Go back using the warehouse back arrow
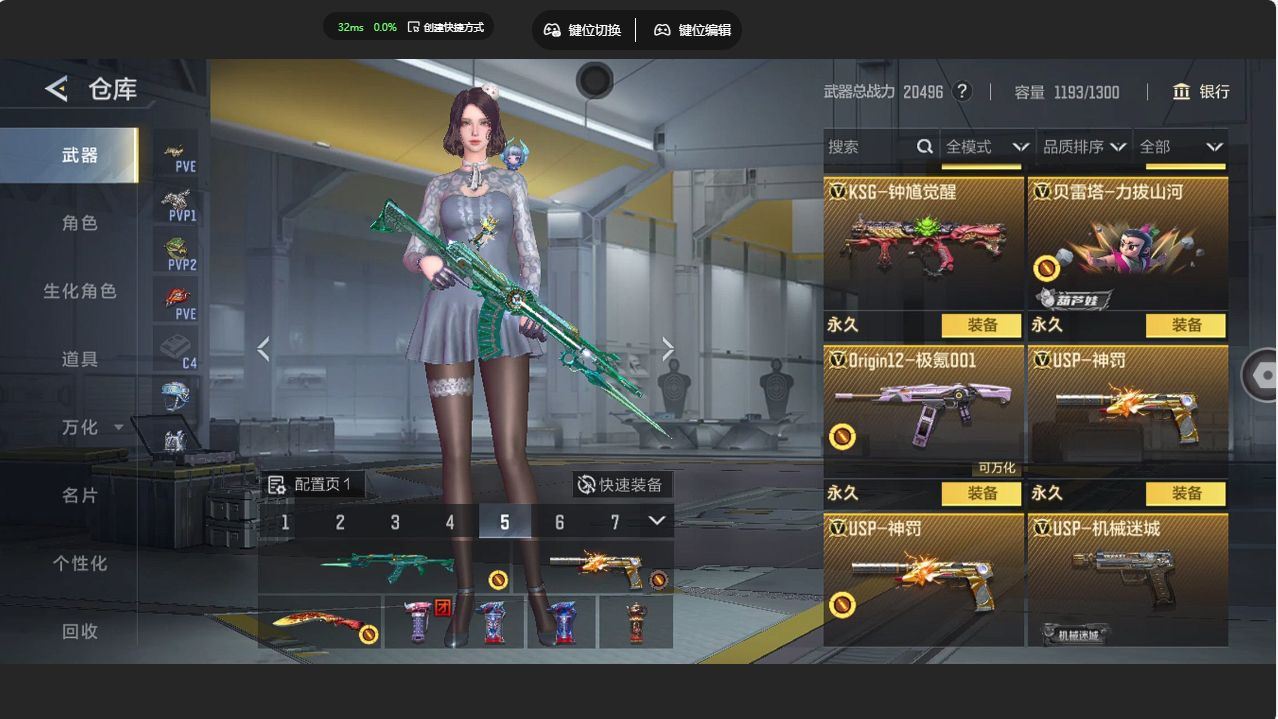This screenshot has height=719, width=1278. click(x=56, y=89)
